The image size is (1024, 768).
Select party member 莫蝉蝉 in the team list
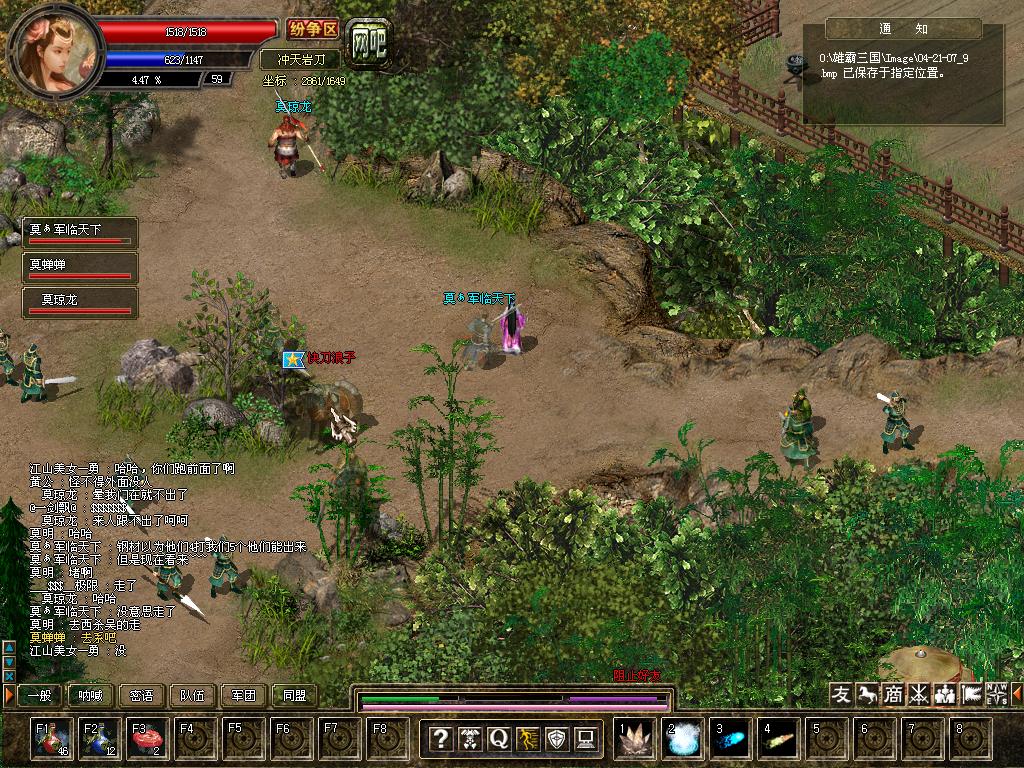click(80, 267)
